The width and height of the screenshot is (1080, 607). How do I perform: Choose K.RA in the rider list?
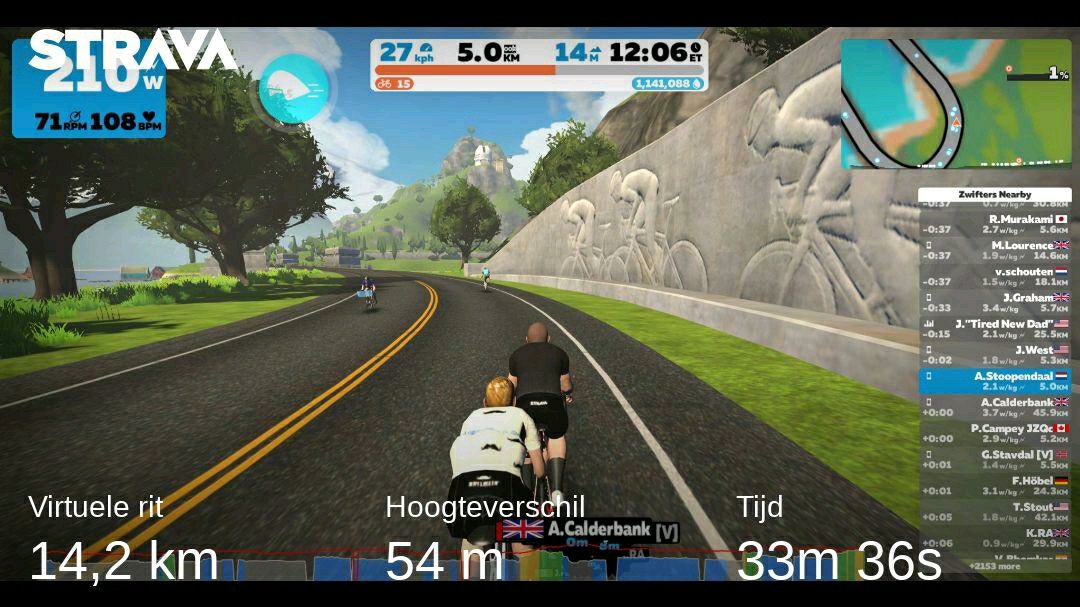(994, 538)
